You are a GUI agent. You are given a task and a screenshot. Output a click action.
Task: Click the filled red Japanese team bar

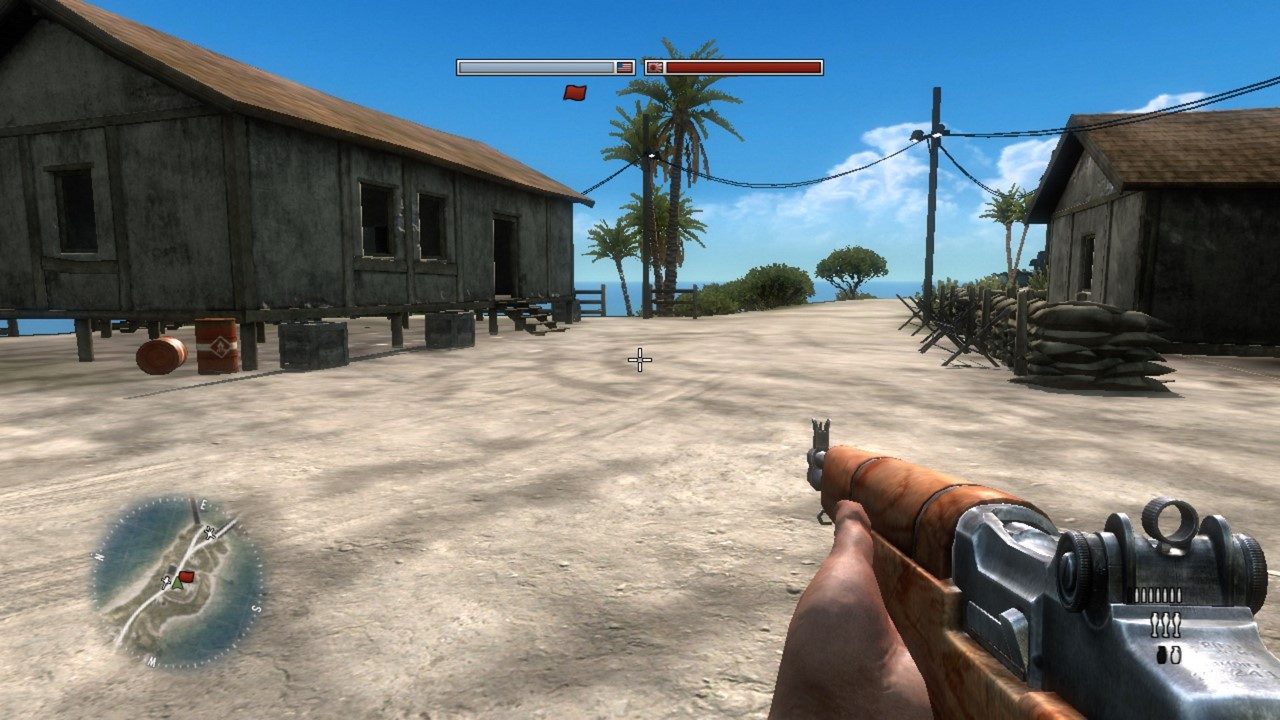(x=745, y=66)
